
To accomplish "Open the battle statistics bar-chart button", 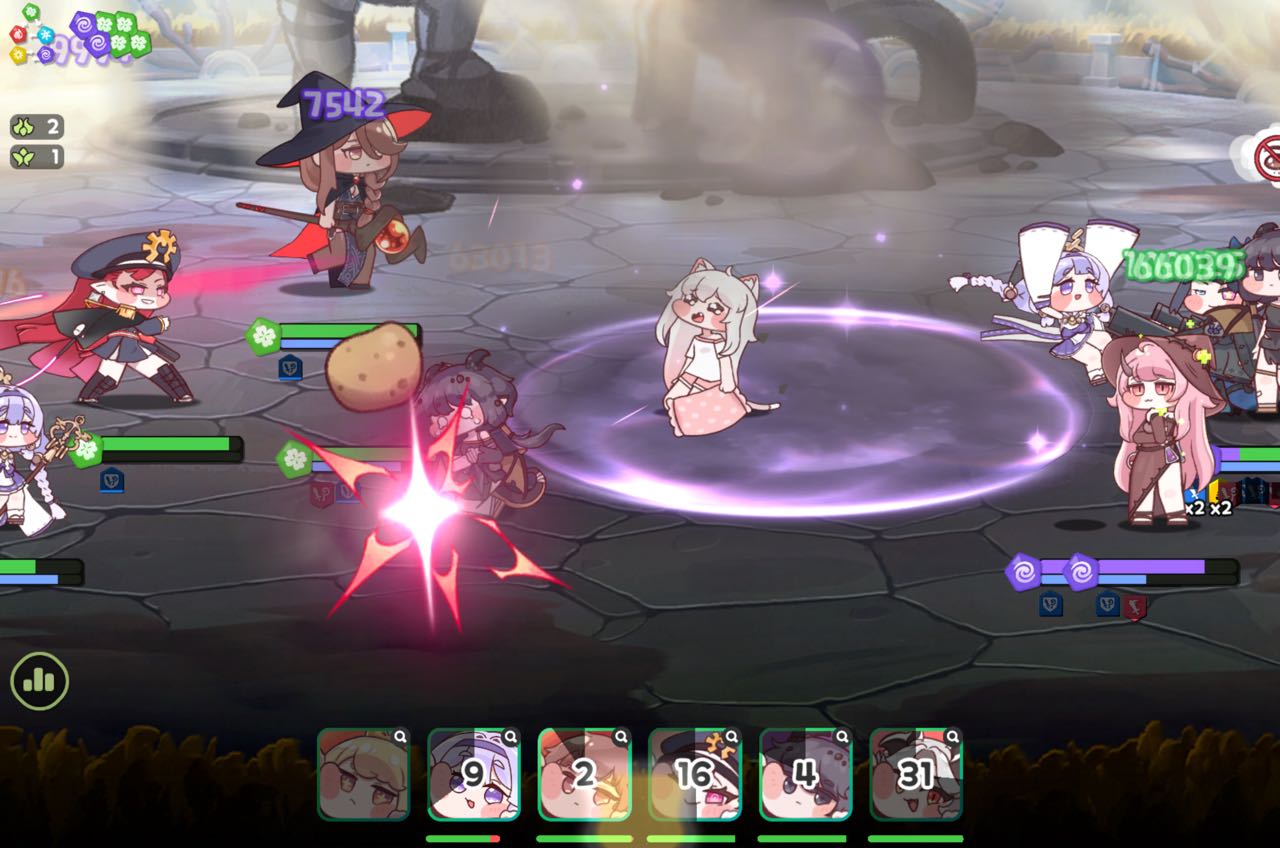I will pos(39,682).
